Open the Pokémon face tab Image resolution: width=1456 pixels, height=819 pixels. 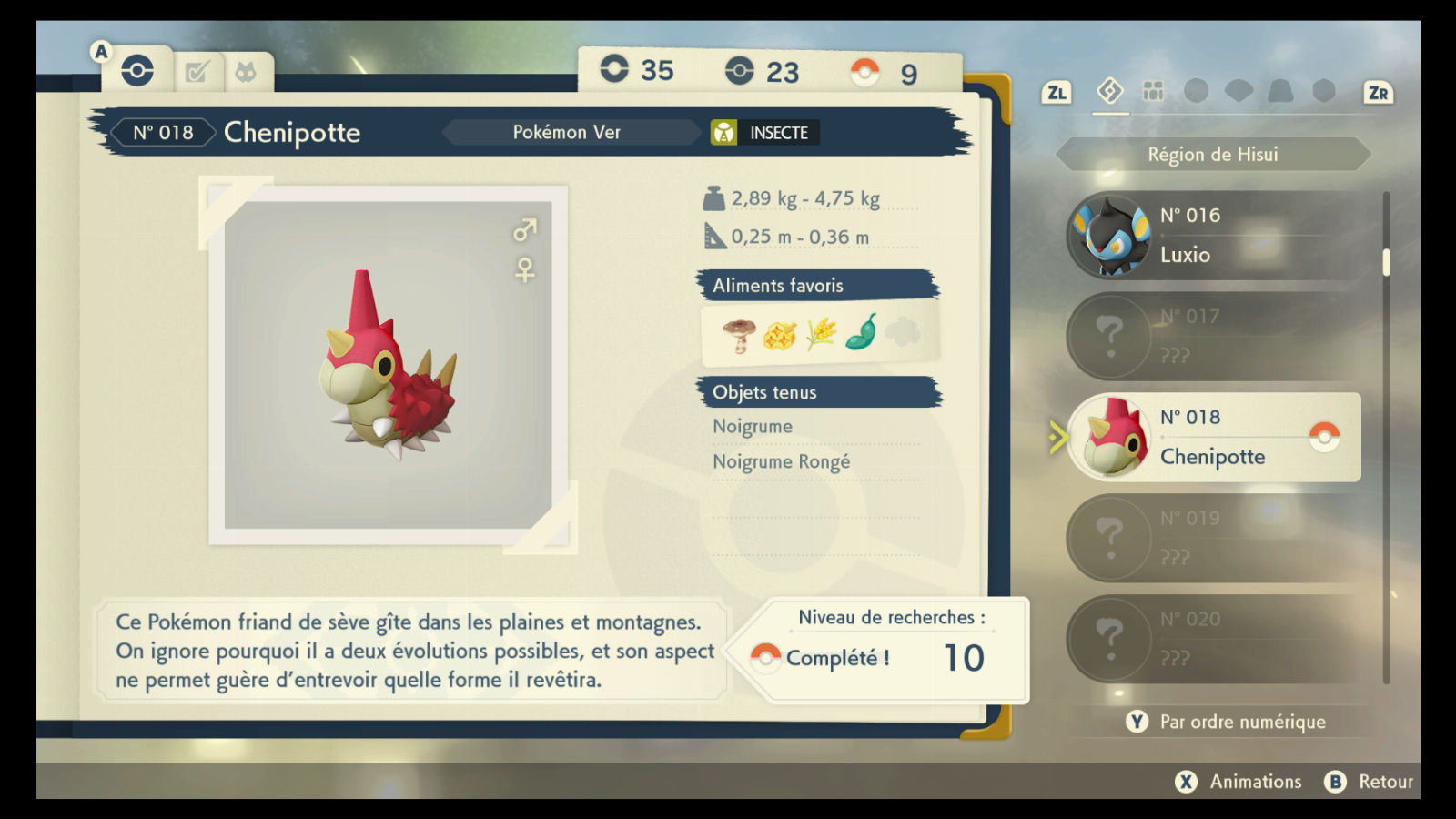[245, 71]
